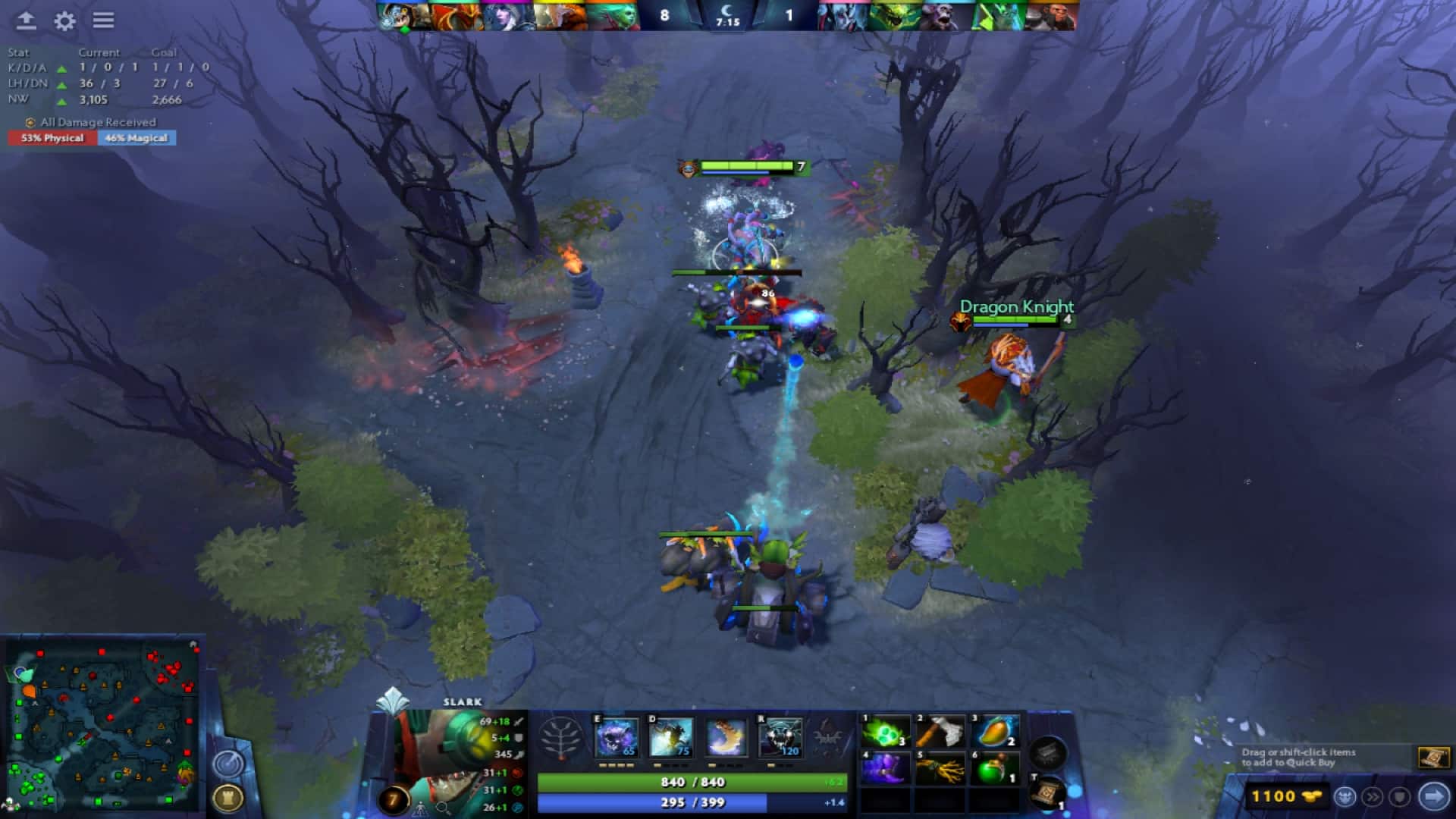
Task: Activate the Glyph of Fortification shield button
Action: [1401, 797]
